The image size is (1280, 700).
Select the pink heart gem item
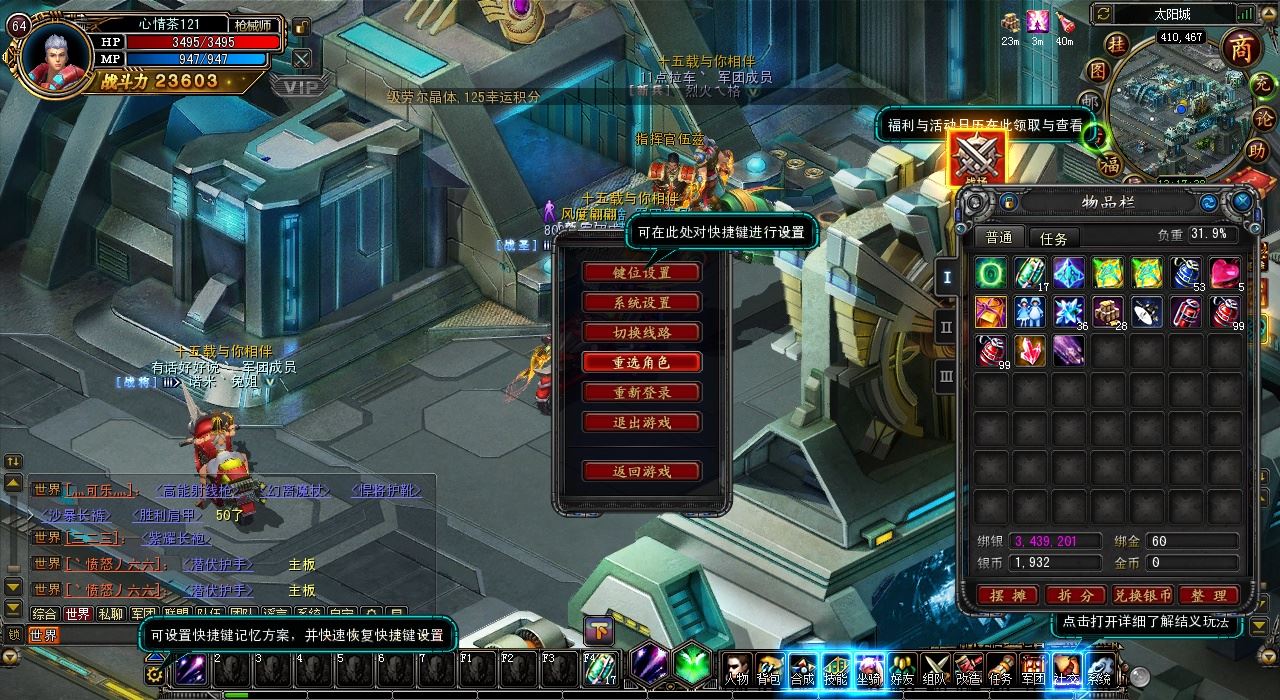pos(1225,272)
